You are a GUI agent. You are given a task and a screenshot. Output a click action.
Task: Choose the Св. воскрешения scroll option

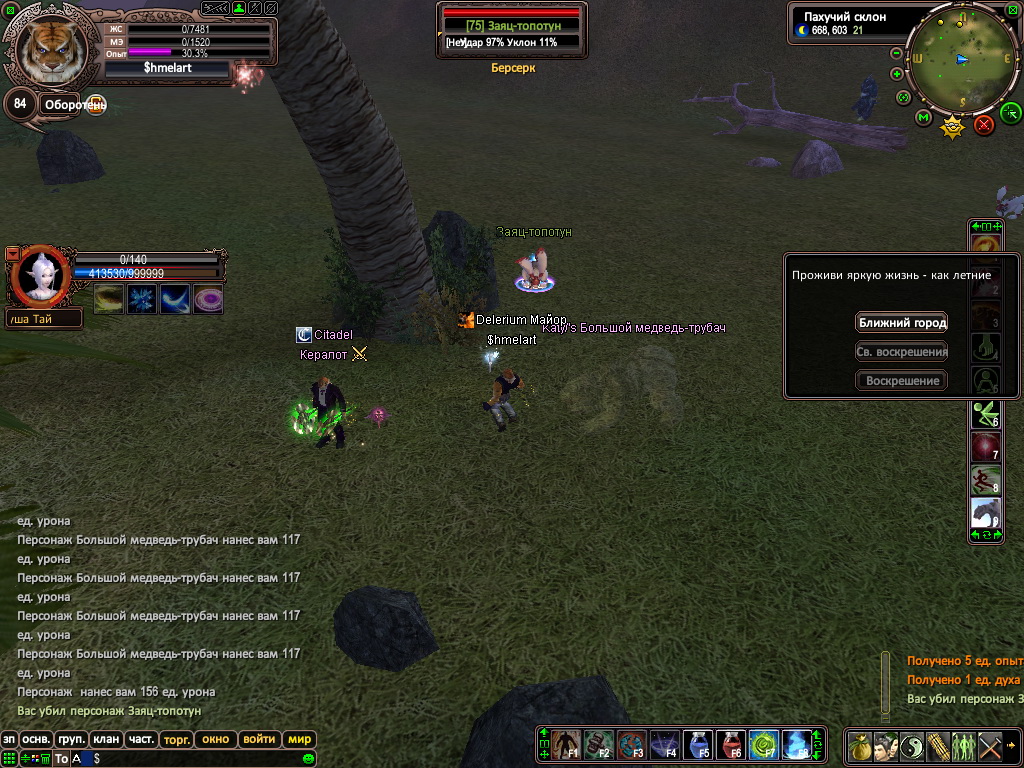[x=901, y=352]
